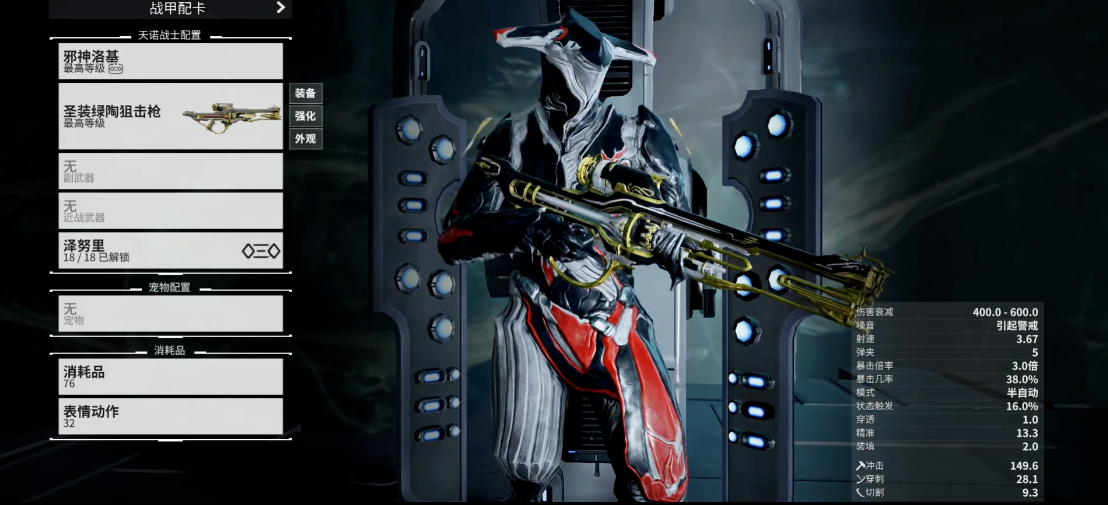Viewport: 1108px width, 505px height.
Task: Open the 泽努里 focus school slot
Action: pyautogui.click(x=170, y=250)
